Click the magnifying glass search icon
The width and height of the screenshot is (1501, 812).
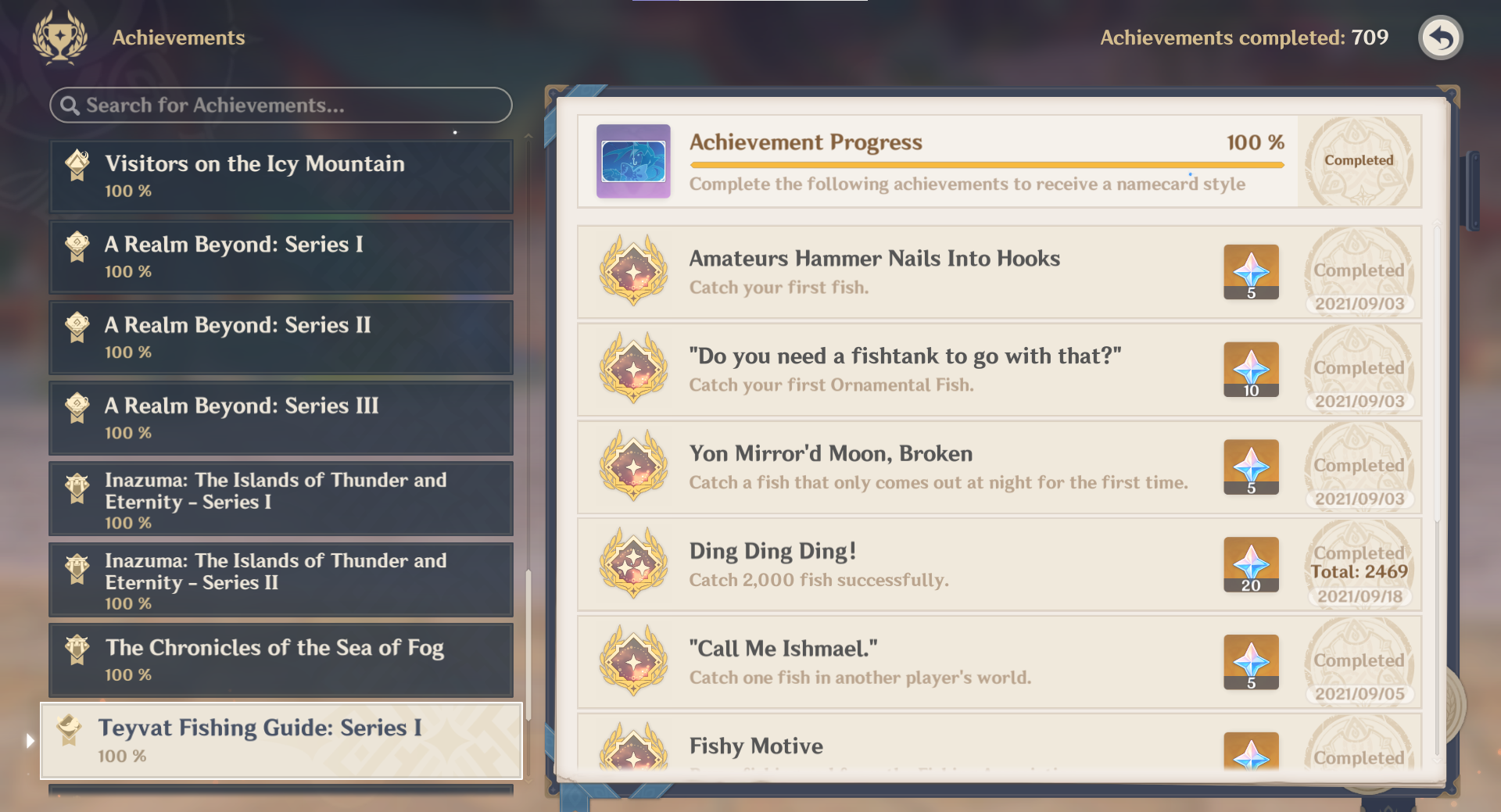(70, 105)
